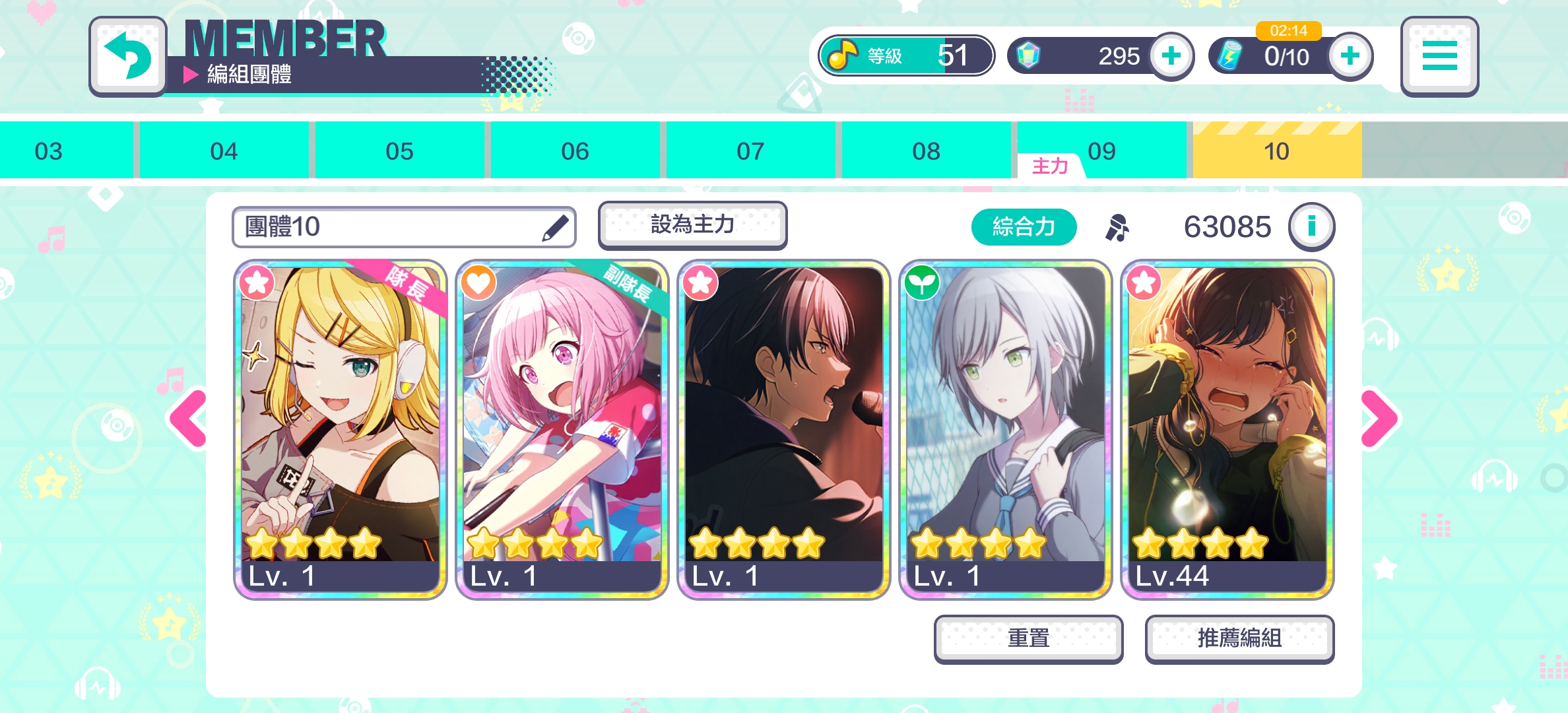Viewport: 1568px width, 713px height.
Task: Show total power details via info icon
Action: pos(1311,226)
